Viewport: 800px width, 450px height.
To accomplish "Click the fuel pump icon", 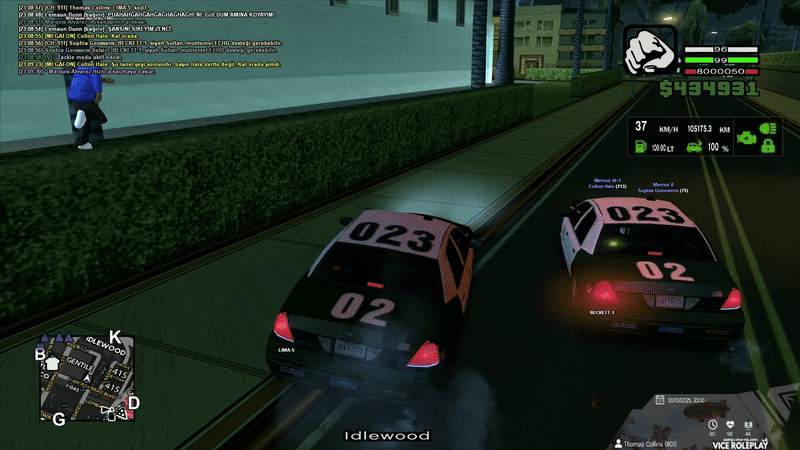I will click(638, 148).
